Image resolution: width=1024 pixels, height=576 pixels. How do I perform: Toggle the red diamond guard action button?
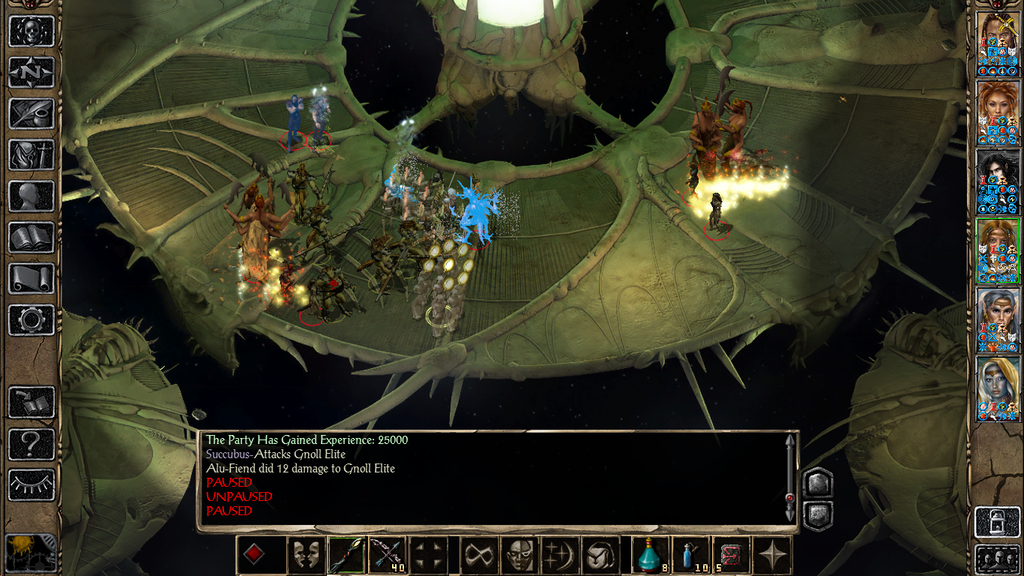[x=254, y=555]
